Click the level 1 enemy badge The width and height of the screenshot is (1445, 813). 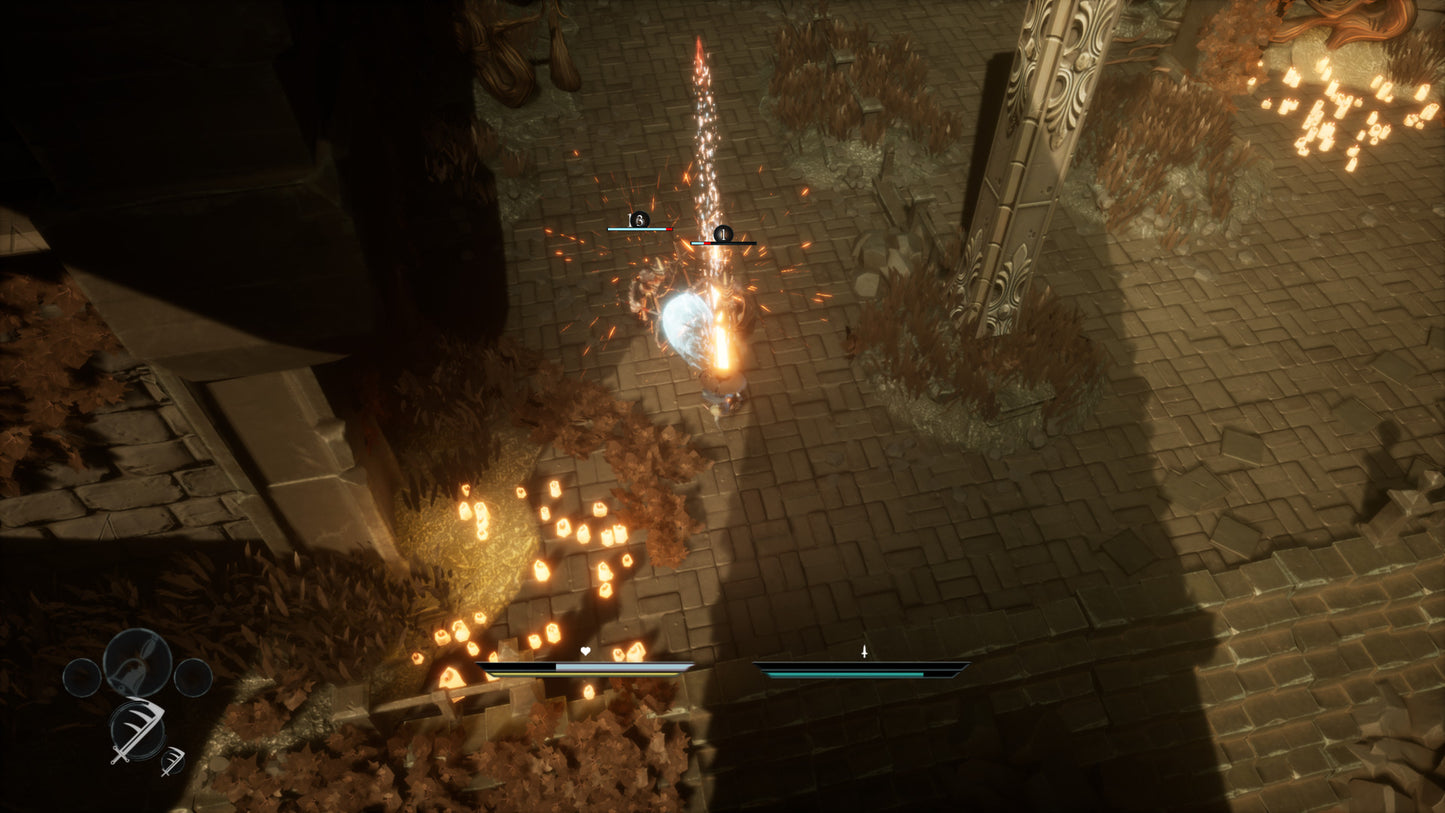click(723, 235)
